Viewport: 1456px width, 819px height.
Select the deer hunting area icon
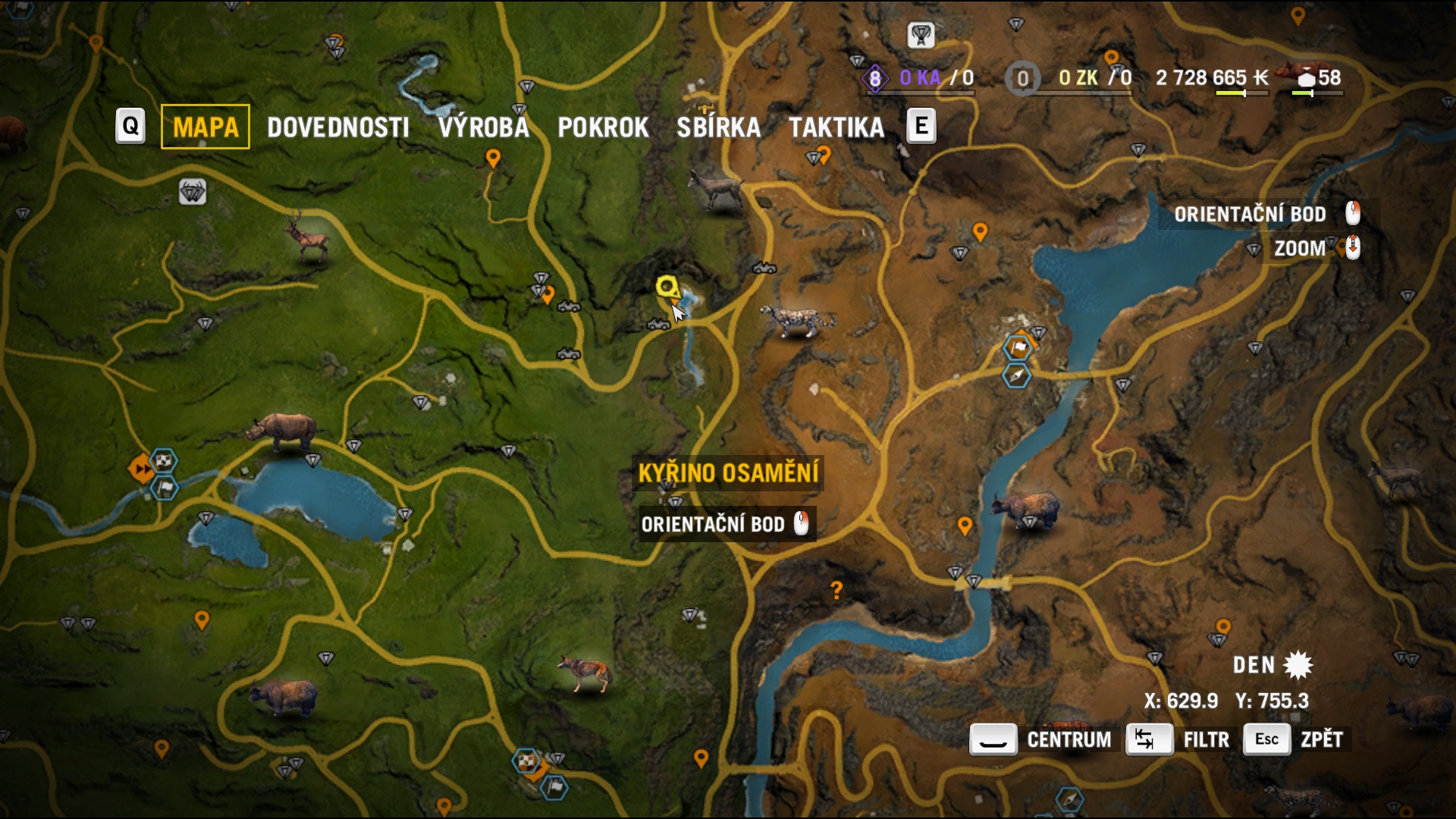click(x=307, y=237)
